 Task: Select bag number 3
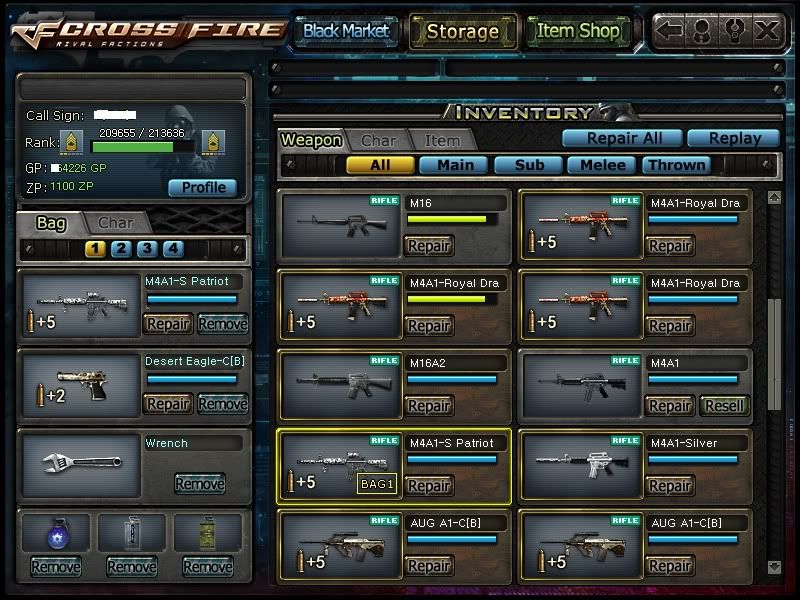click(x=147, y=249)
